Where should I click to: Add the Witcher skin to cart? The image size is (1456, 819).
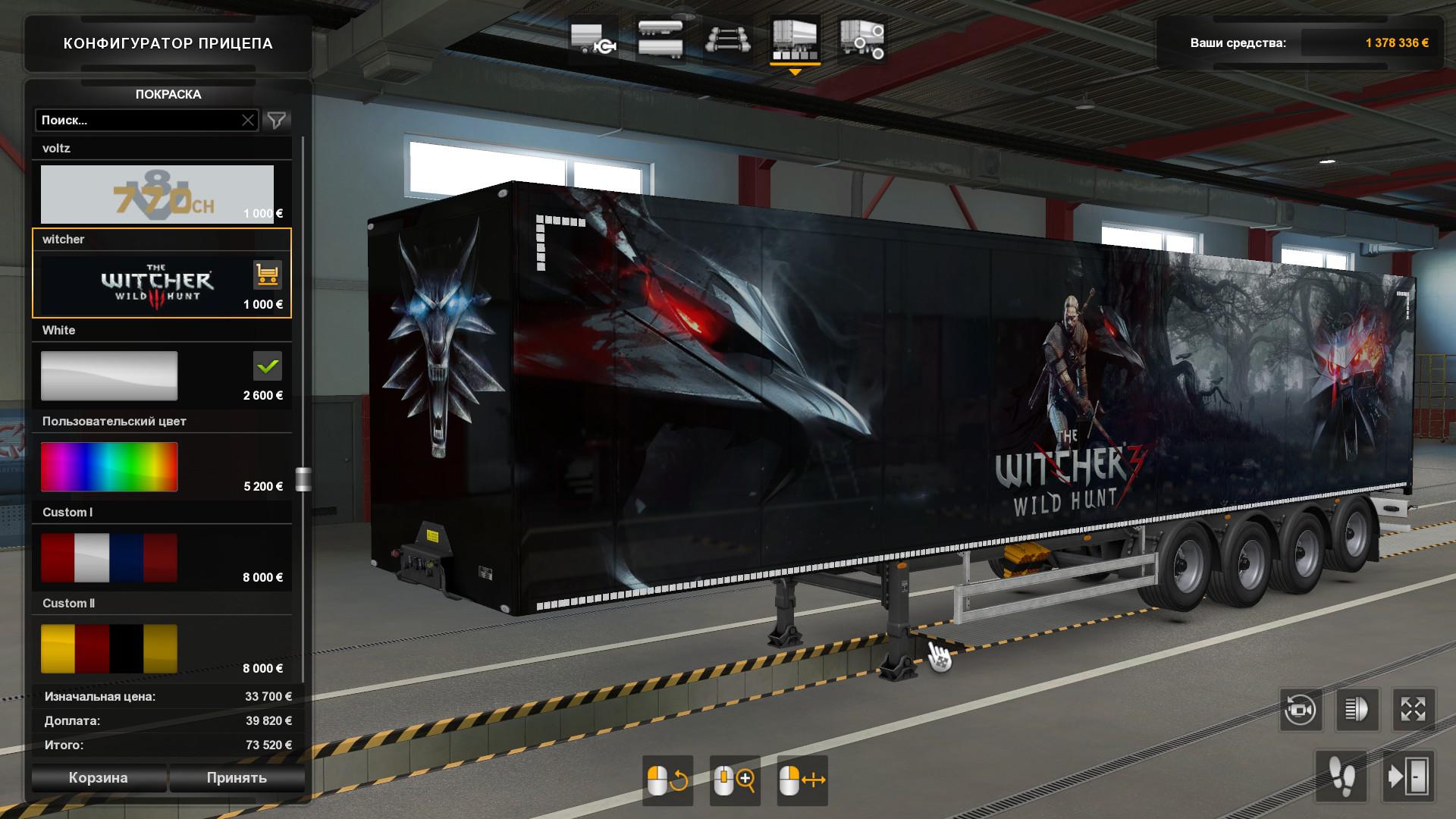click(267, 275)
